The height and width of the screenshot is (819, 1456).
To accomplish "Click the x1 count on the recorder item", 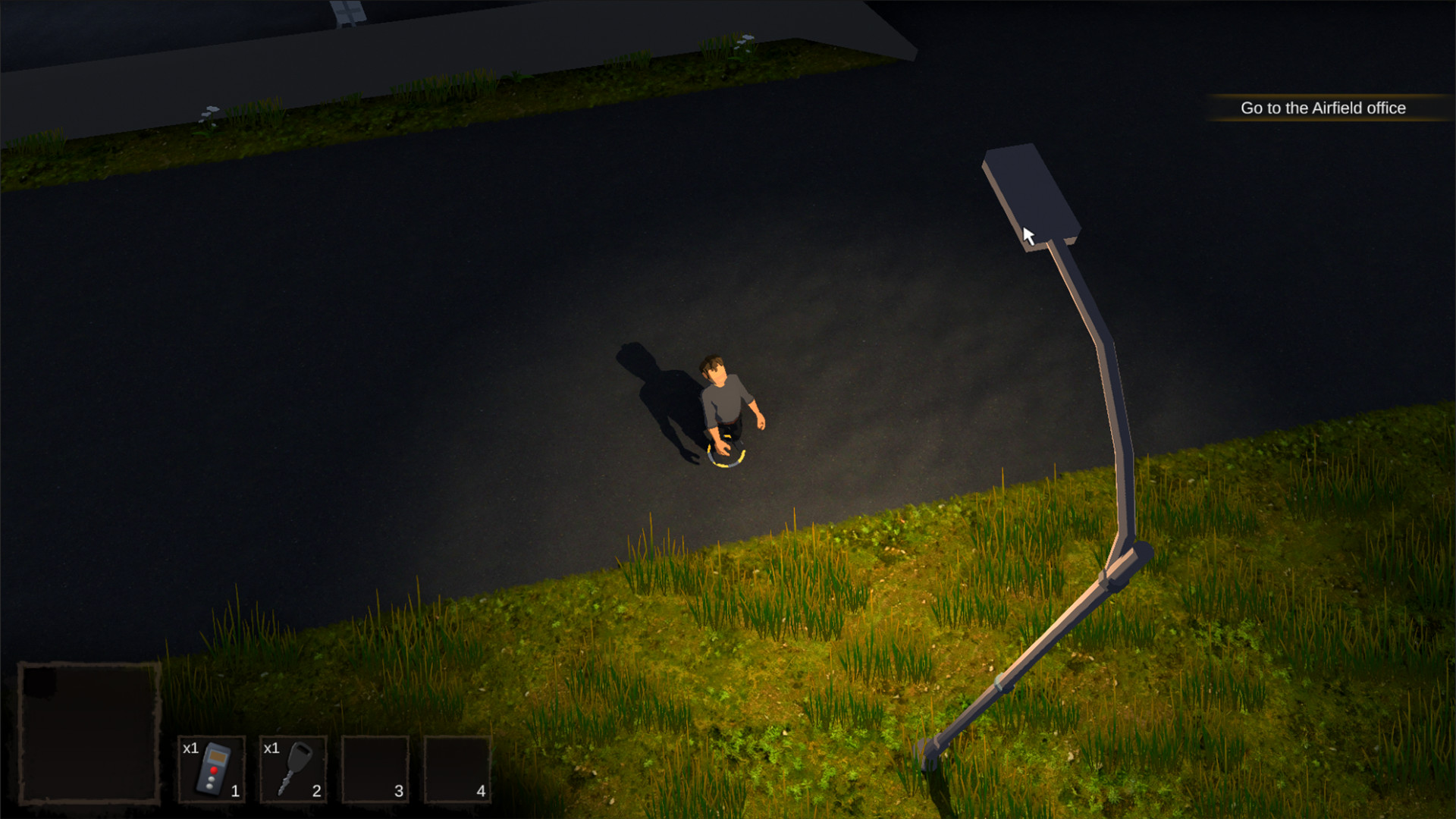I will point(190,749).
